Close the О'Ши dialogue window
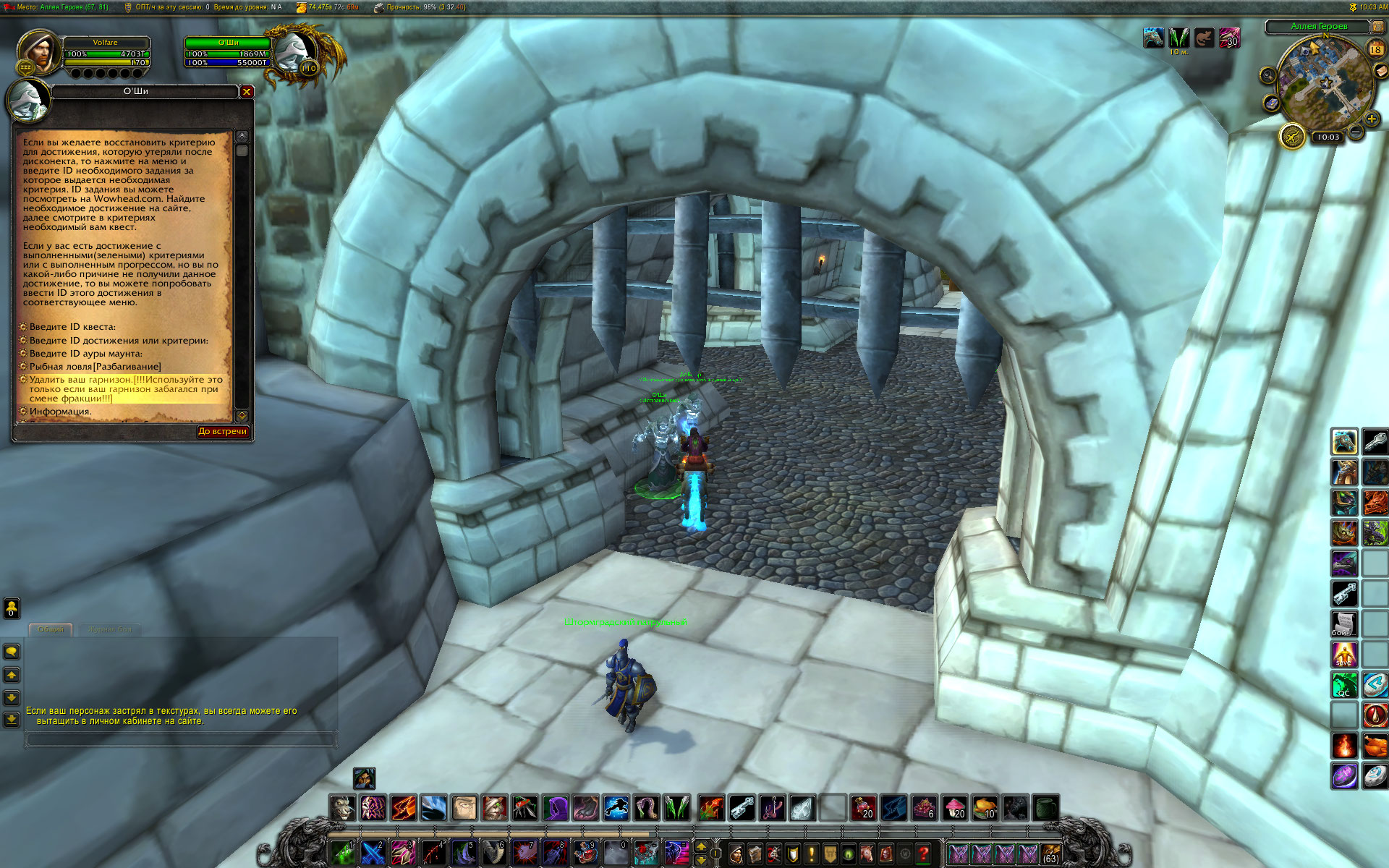This screenshot has height=868, width=1389. click(x=247, y=92)
